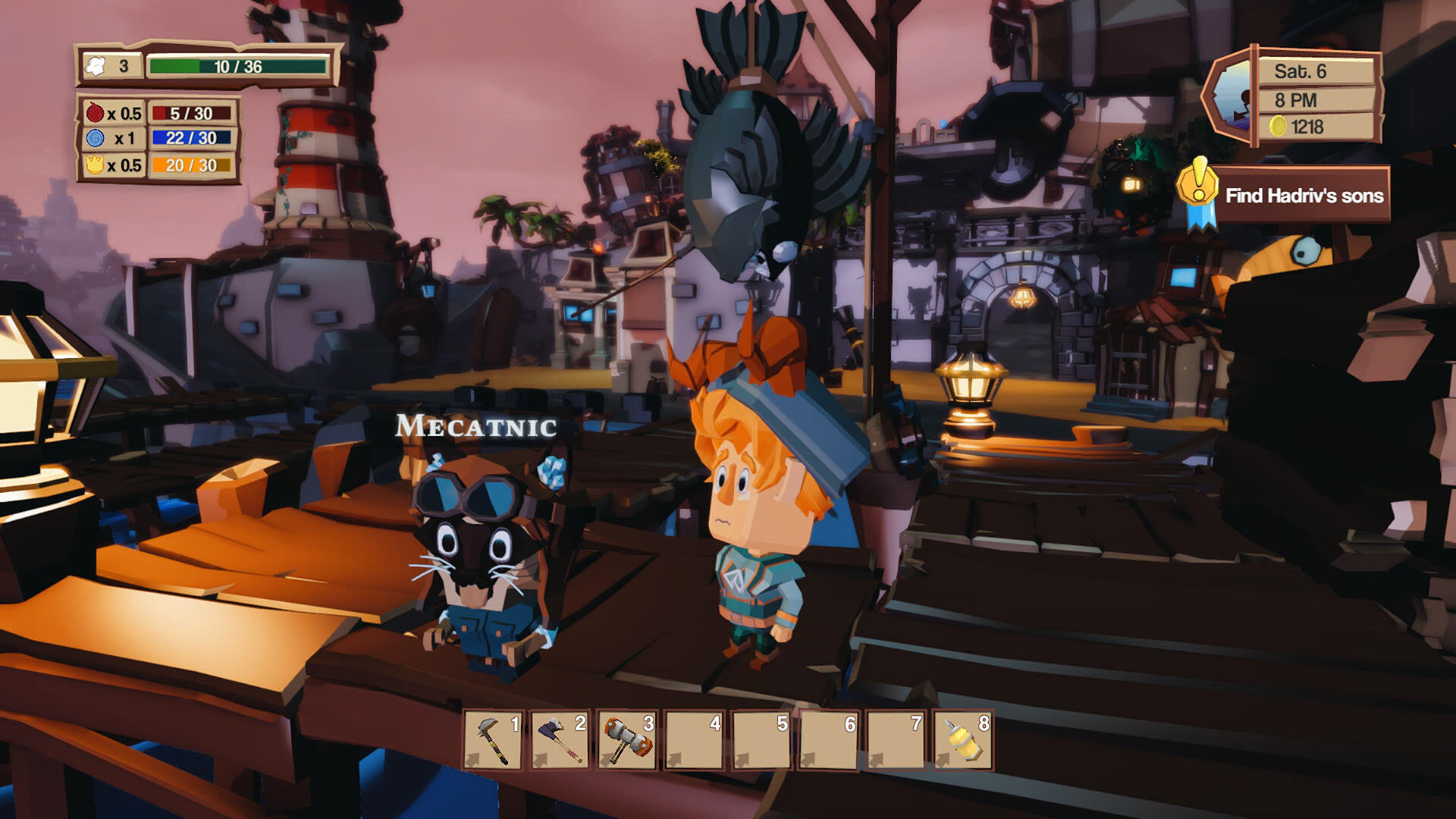Choose the axe in hotbar slot 2
1456x819 pixels.
tap(560, 740)
